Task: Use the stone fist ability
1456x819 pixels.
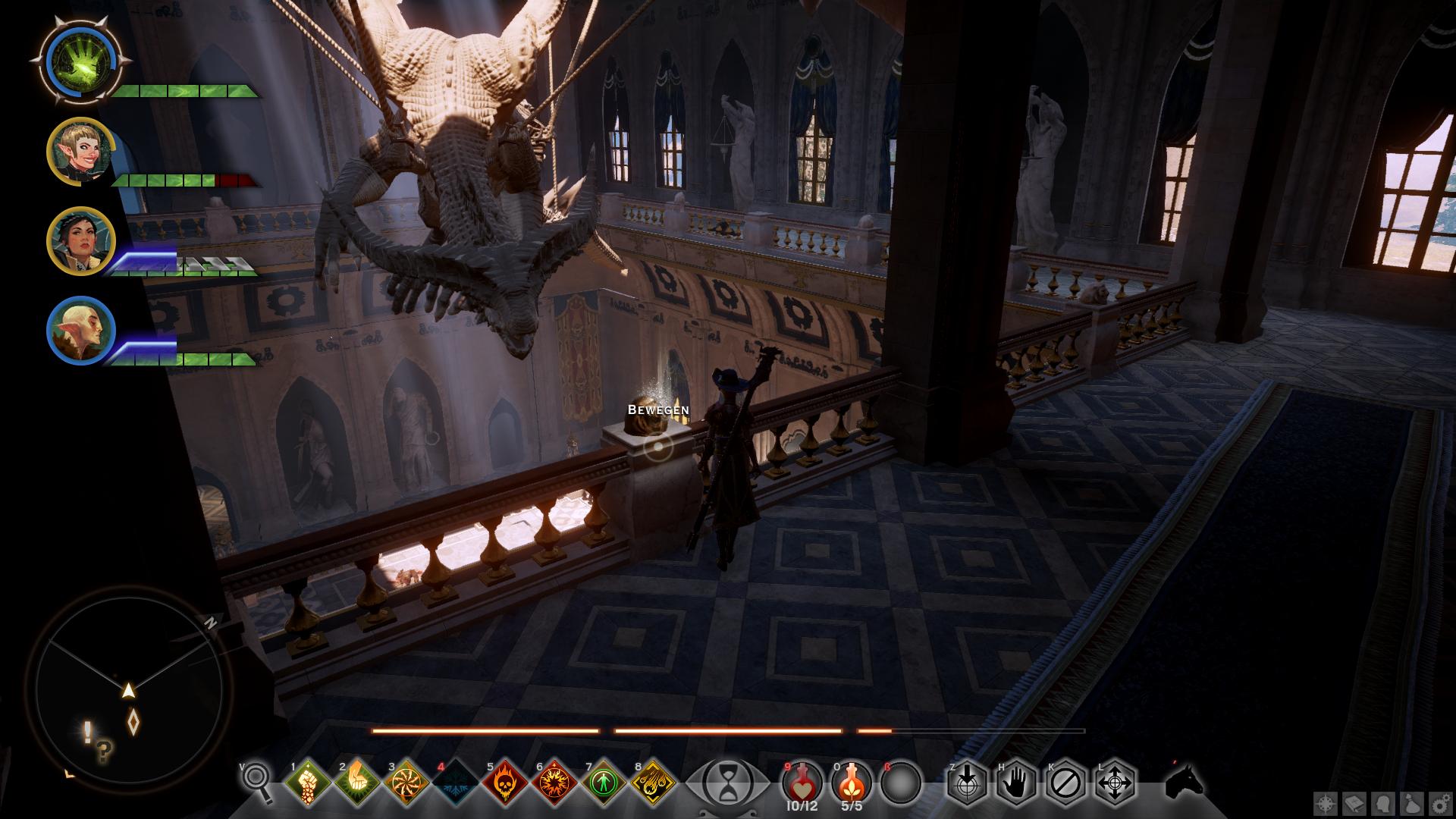Action: click(309, 782)
